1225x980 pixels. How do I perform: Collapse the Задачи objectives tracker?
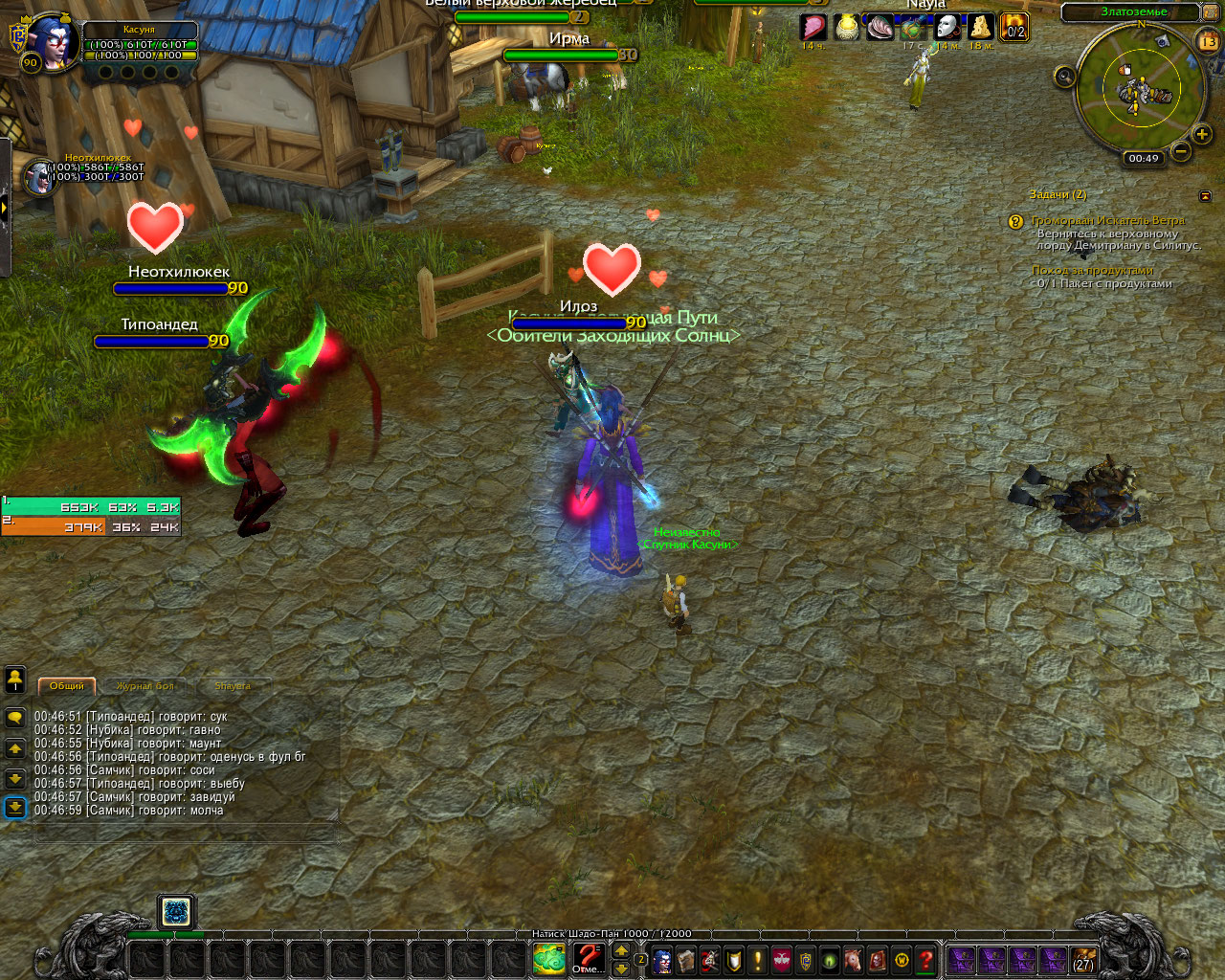click(x=1205, y=196)
